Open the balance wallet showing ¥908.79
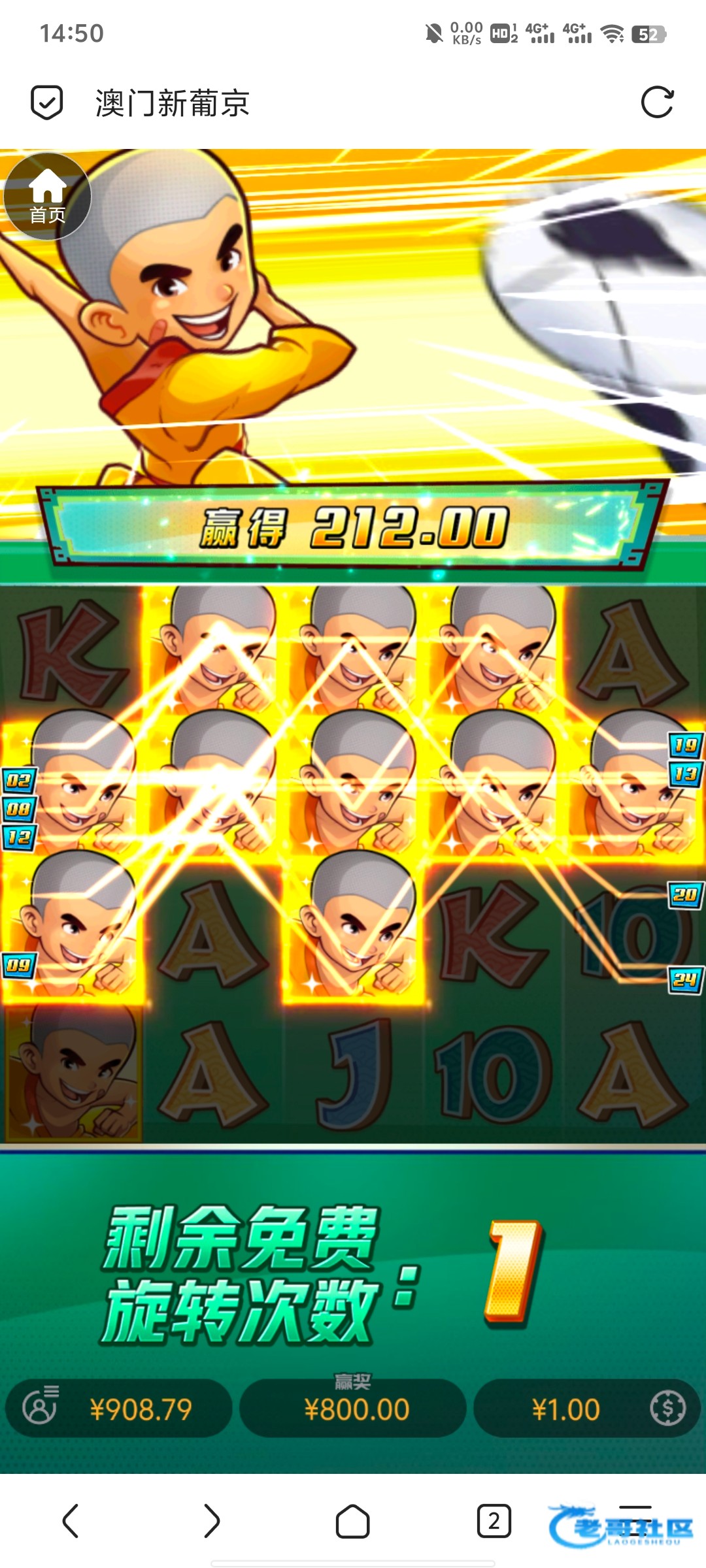 point(119,1409)
